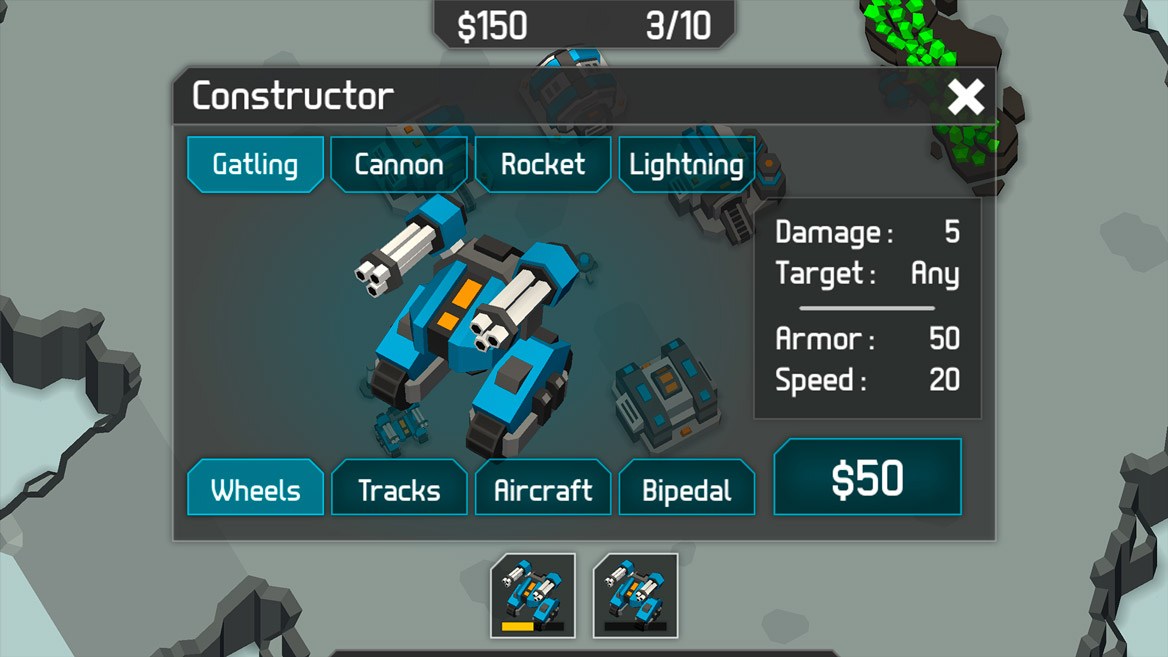Switch to the Aircraft chassis
Screen dimensions: 1168x657
click(543, 489)
